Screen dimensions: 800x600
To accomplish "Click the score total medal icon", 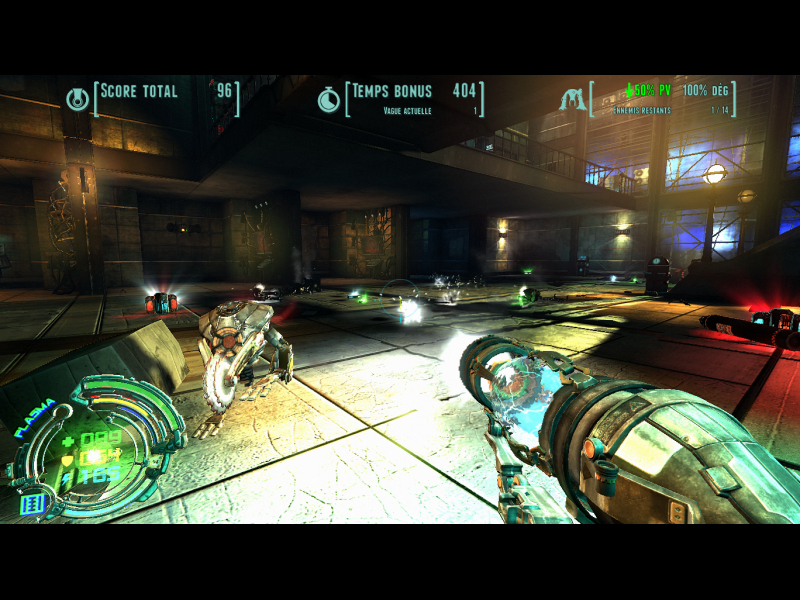I will 77,98.
